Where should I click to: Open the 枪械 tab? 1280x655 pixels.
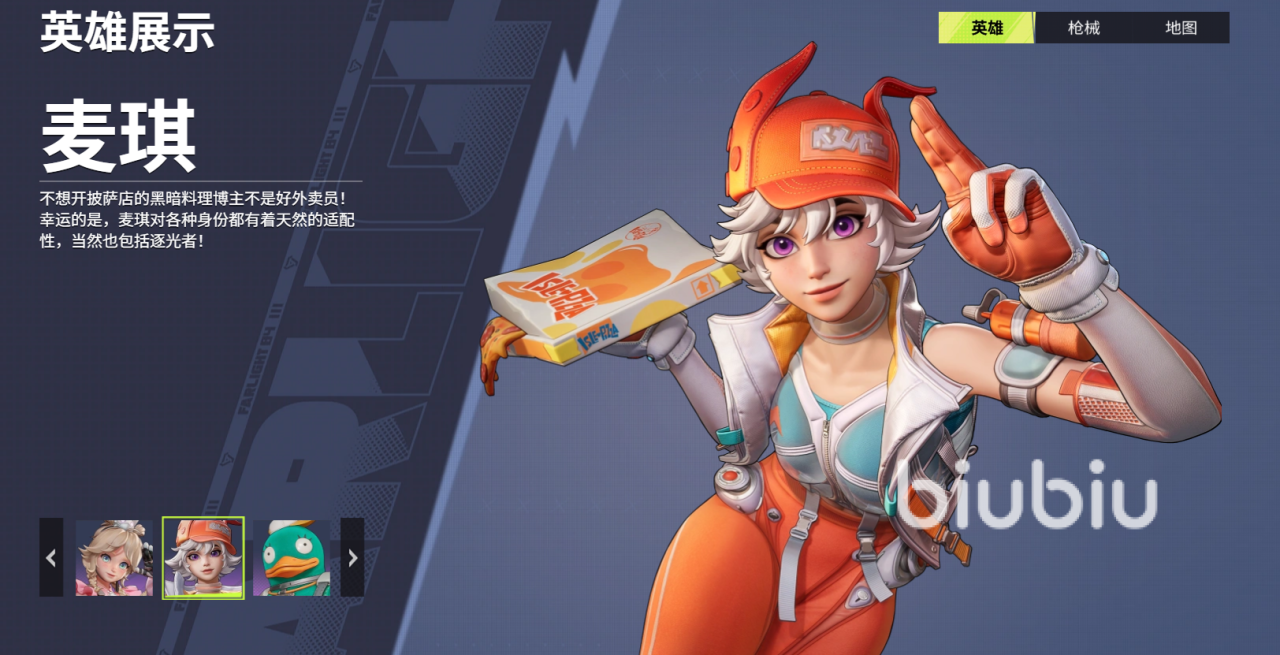coord(1083,28)
